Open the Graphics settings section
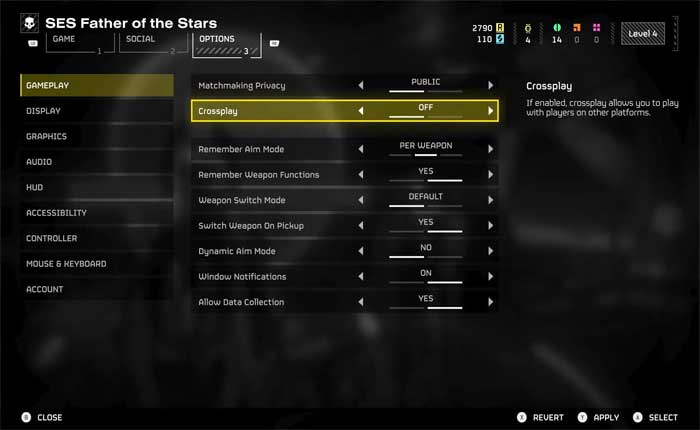This screenshot has height=430, width=700. pyautogui.click(x=47, y=137)
